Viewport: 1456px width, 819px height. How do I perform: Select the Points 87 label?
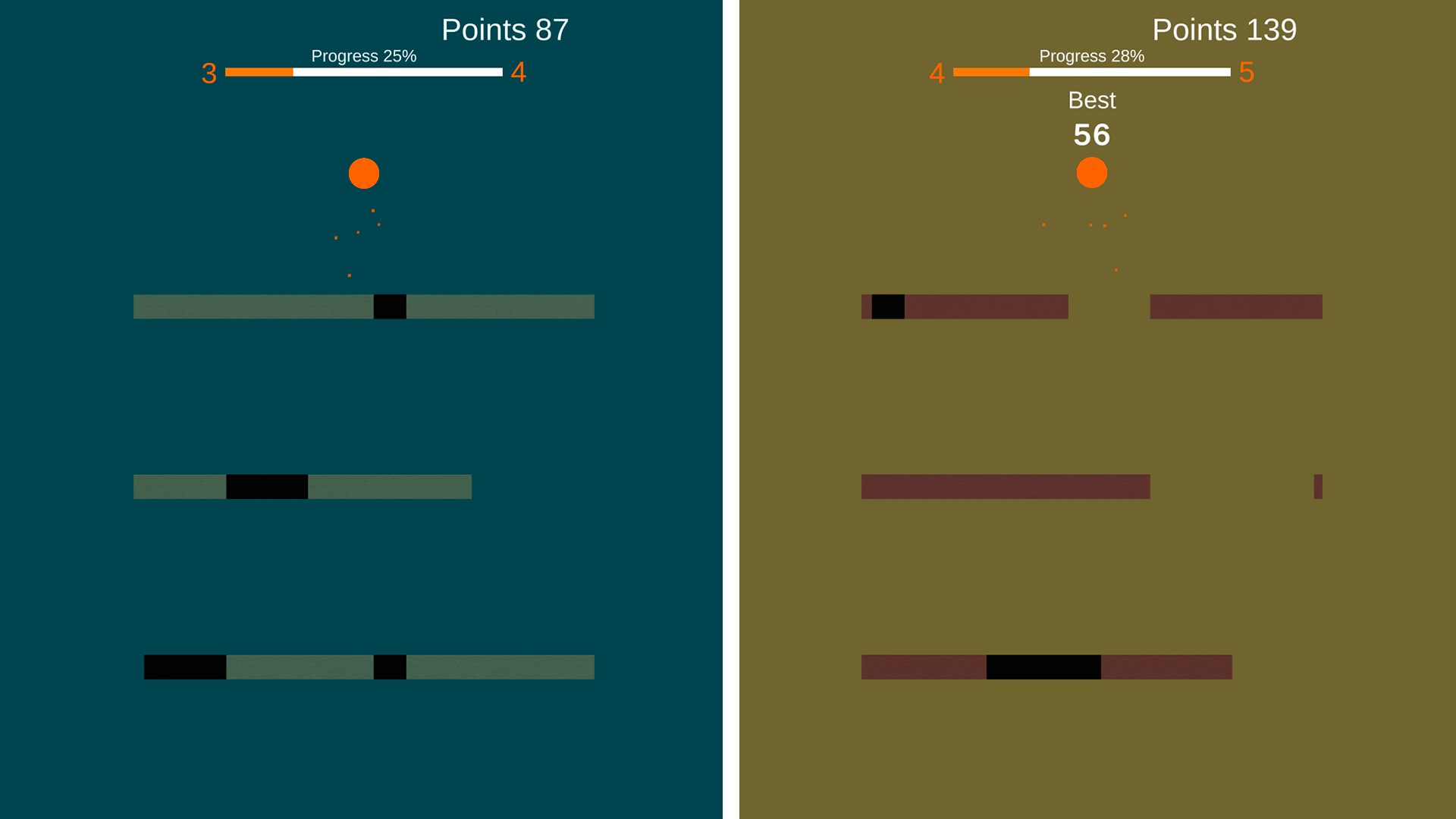(x=504, y=30)
